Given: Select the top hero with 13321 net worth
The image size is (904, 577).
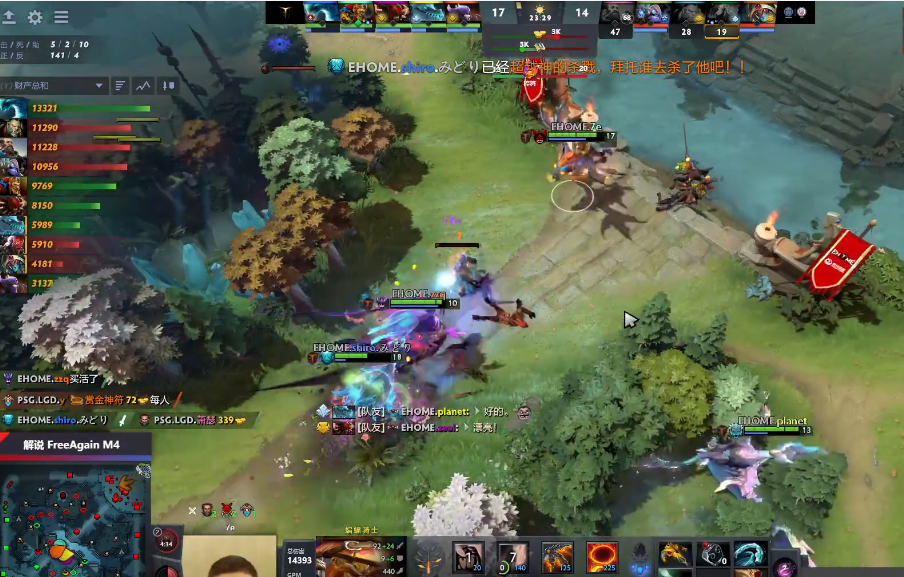Looking at the screenshot, I should 14,108.
